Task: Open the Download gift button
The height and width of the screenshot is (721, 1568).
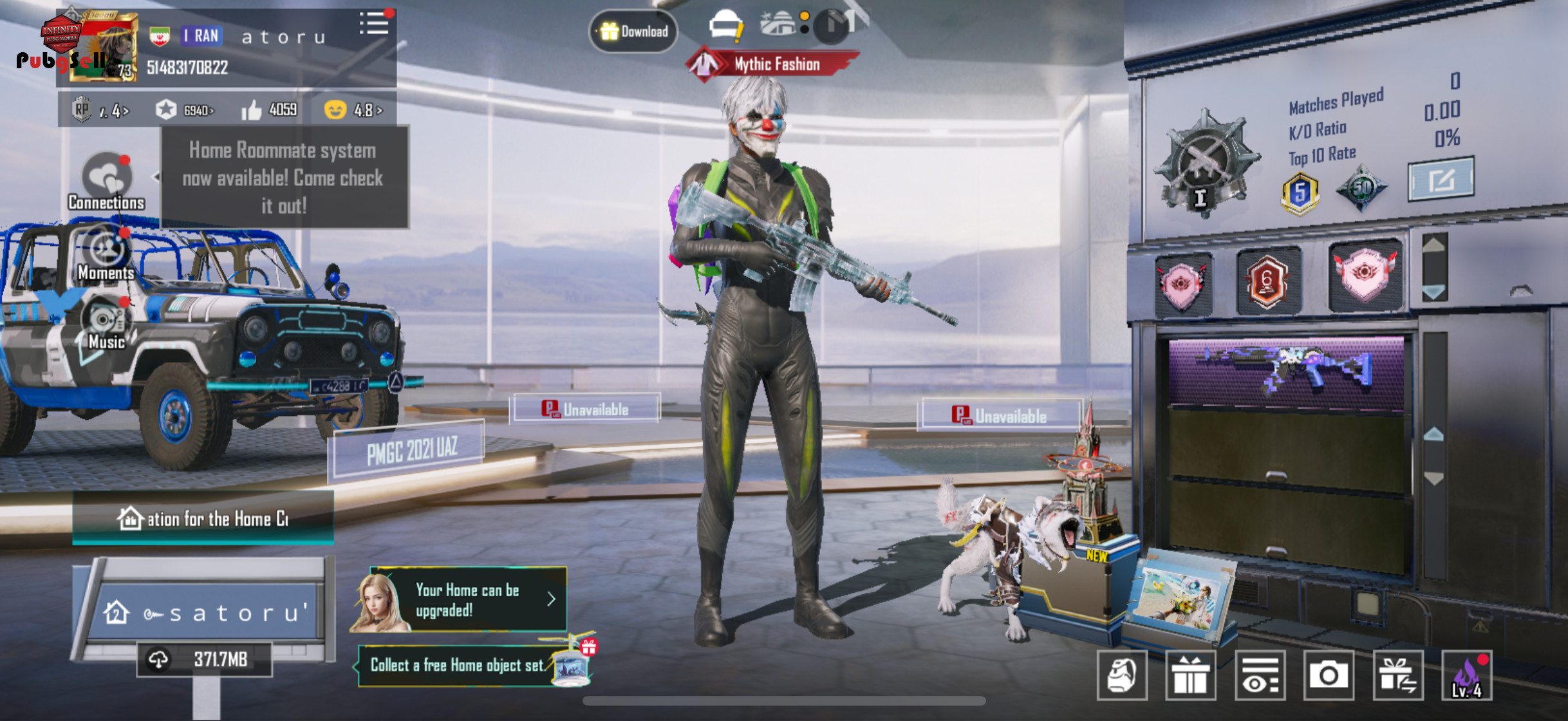Action: pyautogui.click(x=633, y=31)
